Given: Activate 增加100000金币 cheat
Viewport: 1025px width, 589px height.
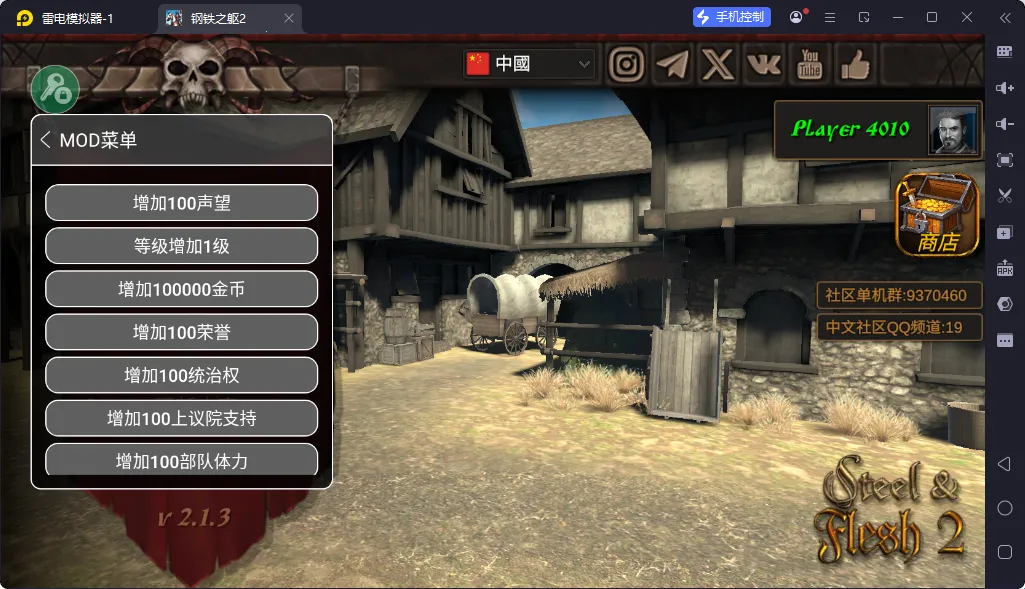Looking at the screenshot, I should coord(182,289).
